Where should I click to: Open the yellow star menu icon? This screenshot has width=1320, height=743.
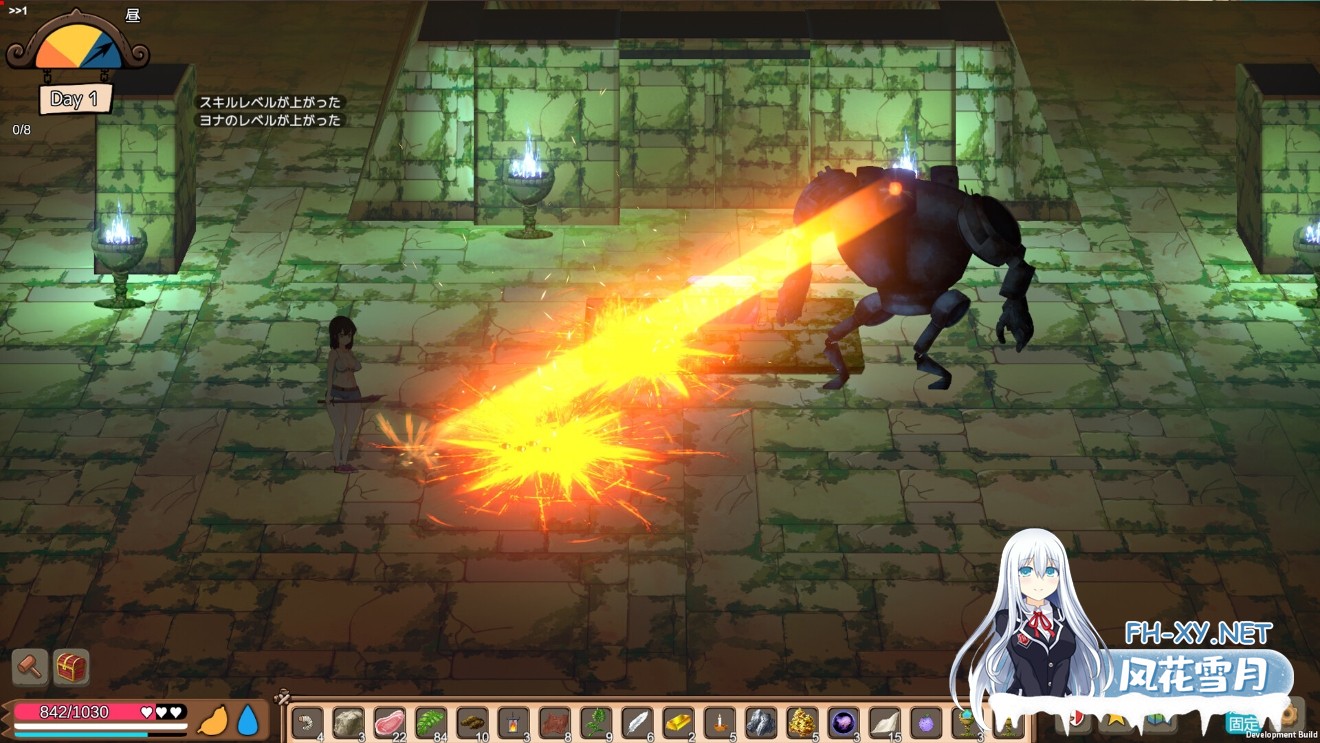coord(1116,721)
